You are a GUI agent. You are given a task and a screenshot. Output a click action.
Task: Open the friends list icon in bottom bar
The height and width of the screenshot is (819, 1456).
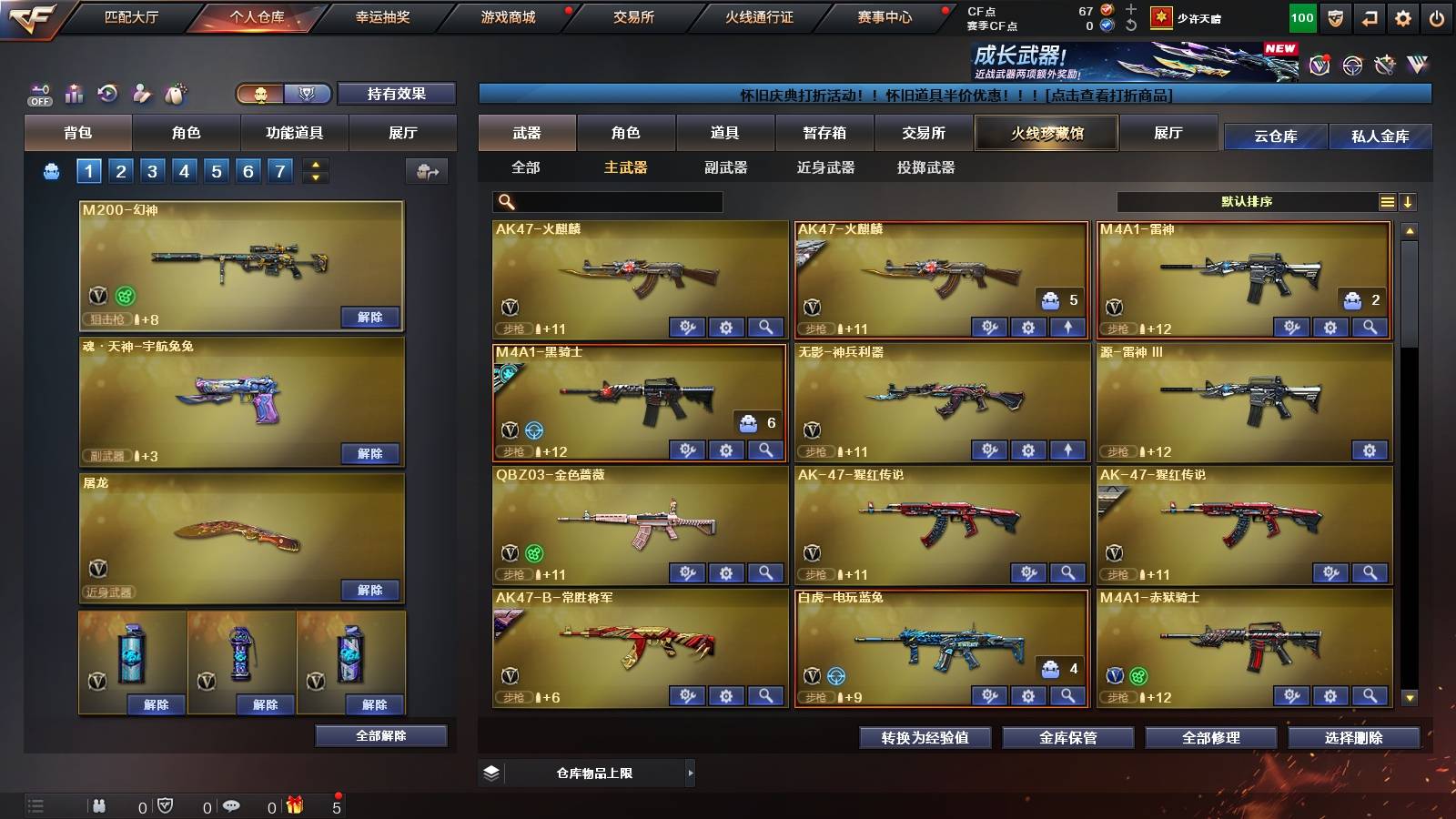point(98,805)
